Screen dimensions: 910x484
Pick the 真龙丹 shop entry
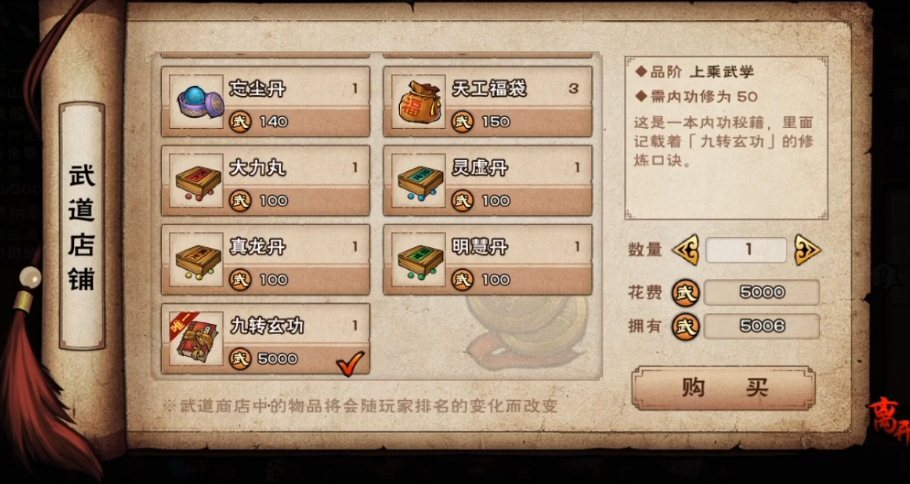[x=265, y=260]
